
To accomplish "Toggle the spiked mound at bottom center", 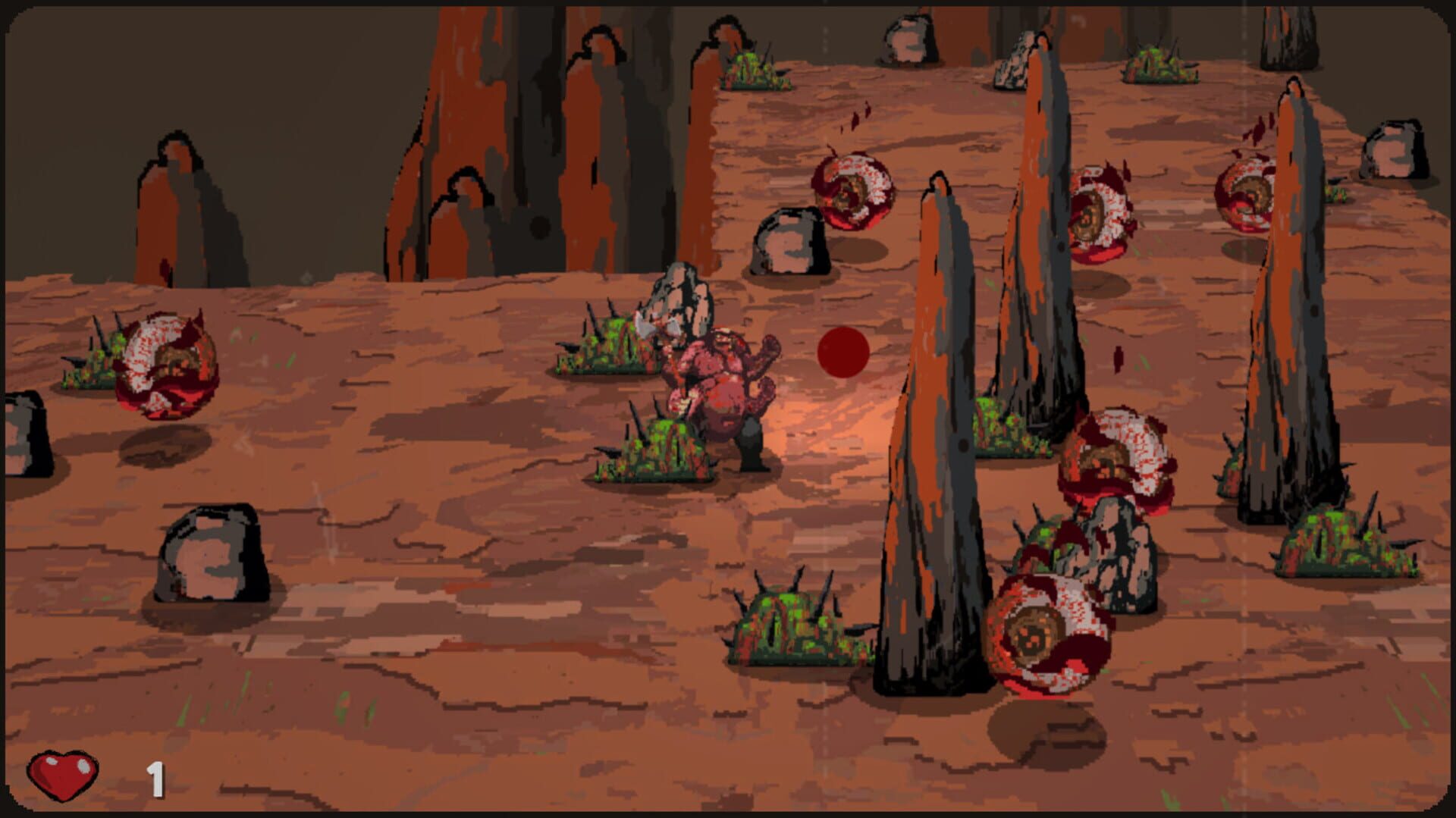I will pyautogui.click(x=789, y=629).
